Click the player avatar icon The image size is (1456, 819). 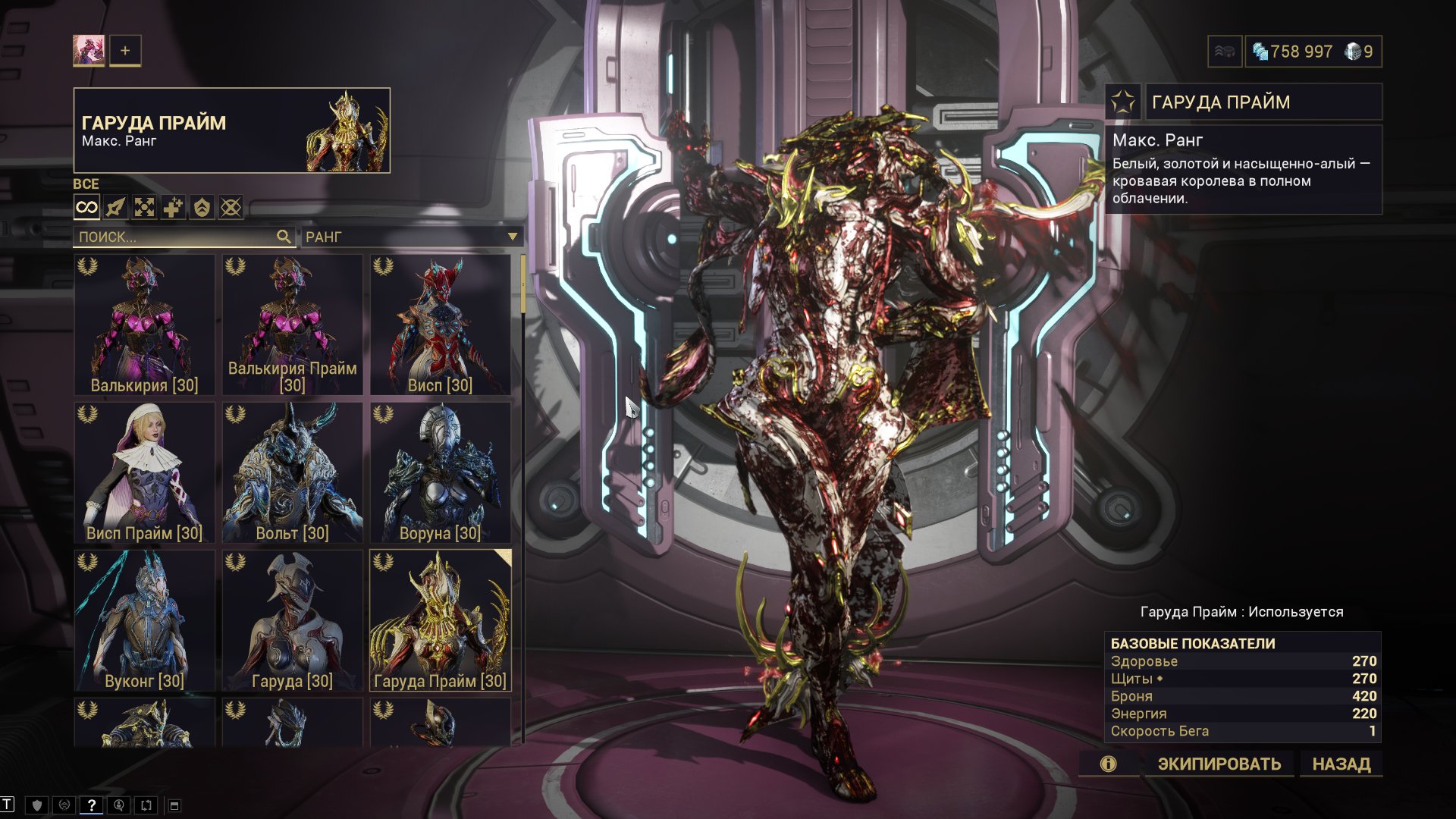[89, 51]
